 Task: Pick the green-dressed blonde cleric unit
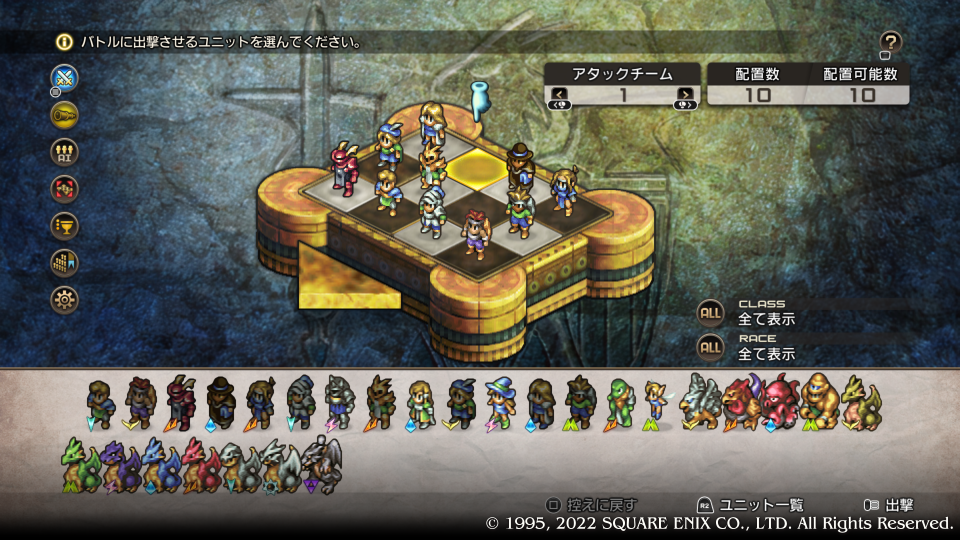tap(420, 402)
